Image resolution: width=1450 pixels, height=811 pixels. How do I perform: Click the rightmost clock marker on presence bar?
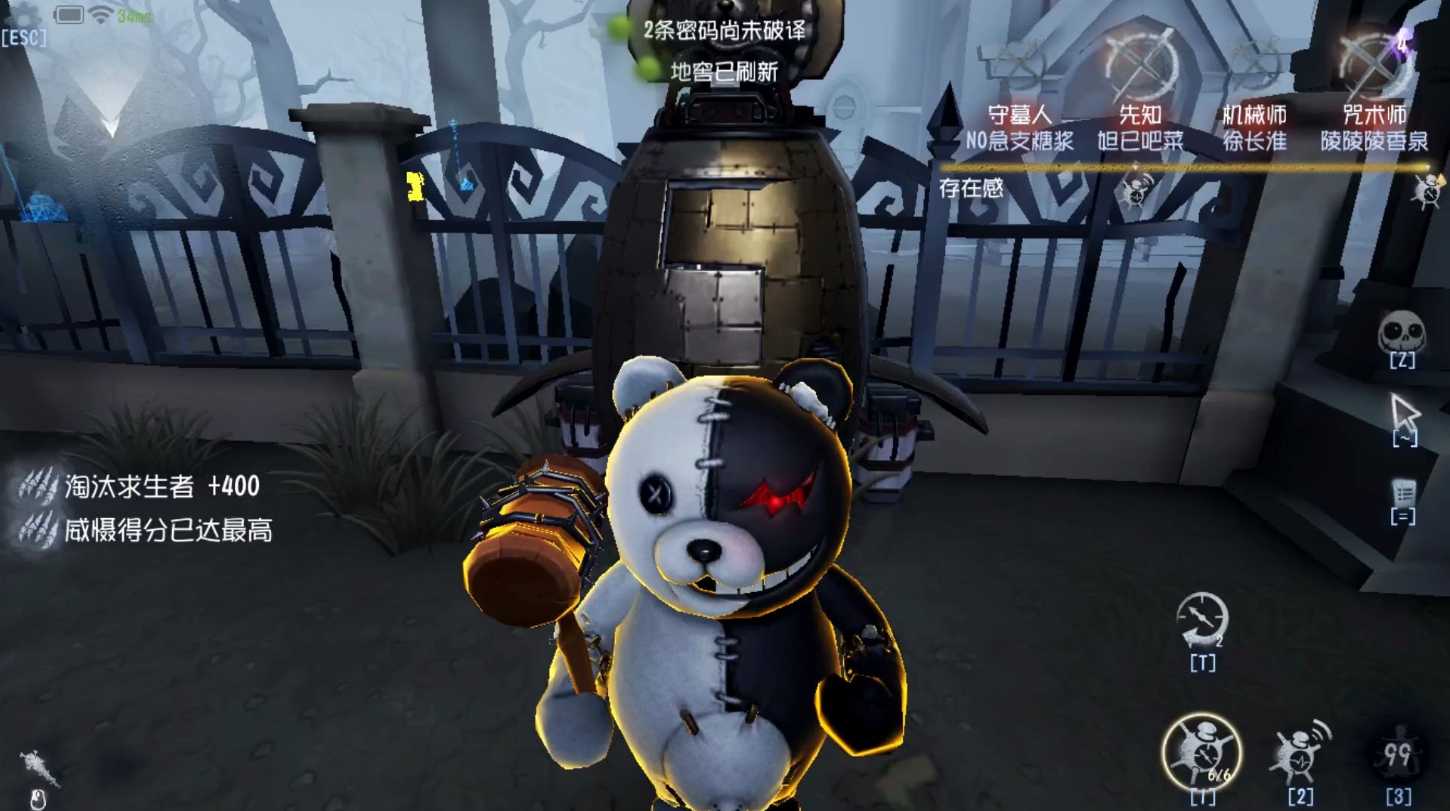pos(1424,188)
